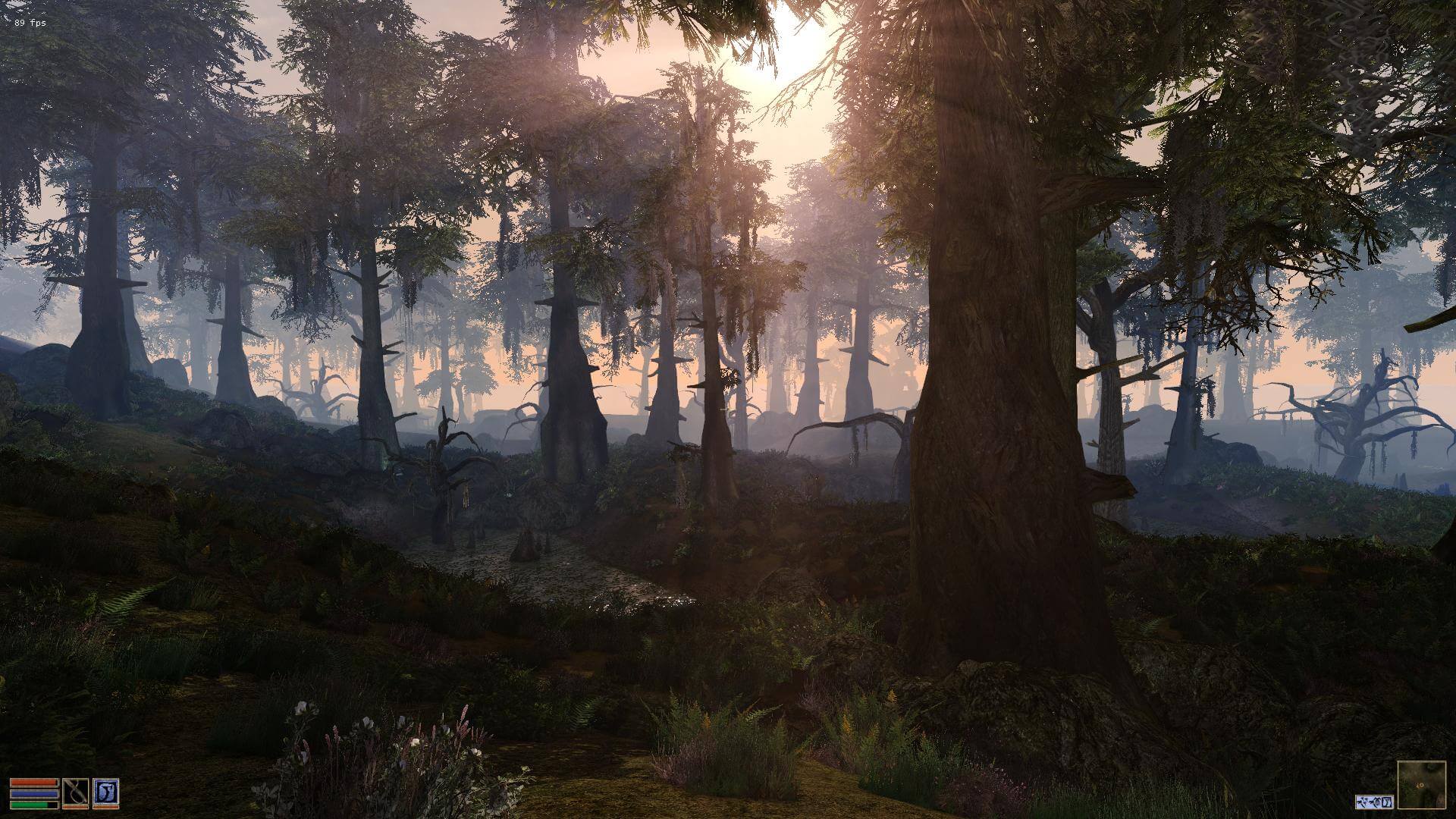Screen dimensions: 1456x819
Task: Select the equipped sword weapon icon
Action: tap(76, 792)
